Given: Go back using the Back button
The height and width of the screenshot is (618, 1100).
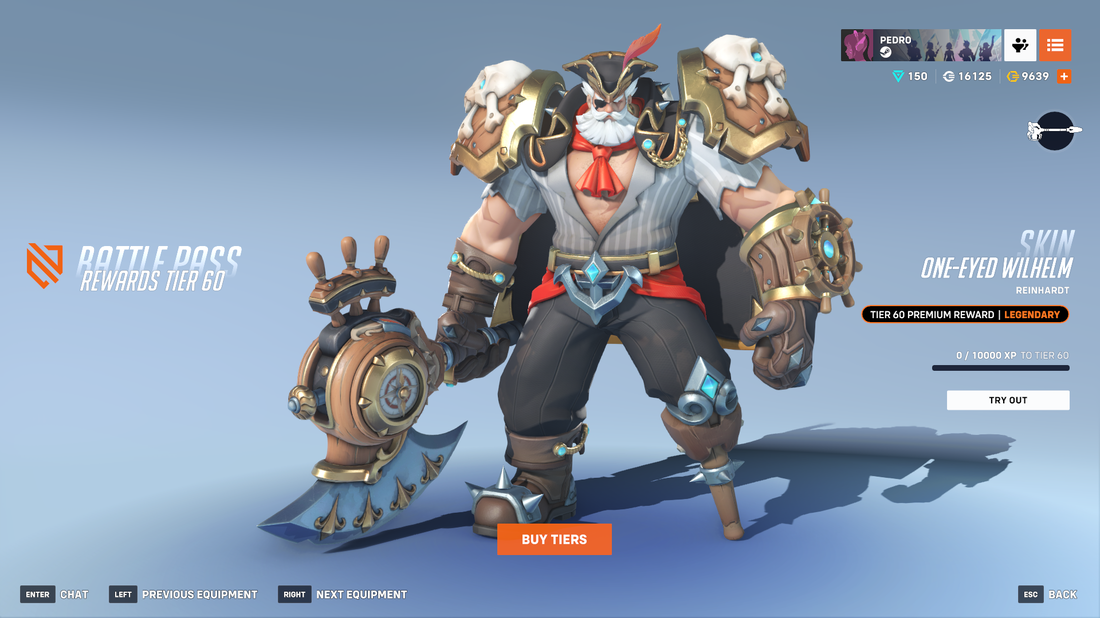Looking at the screenshot, I should tap(1048, 594).
